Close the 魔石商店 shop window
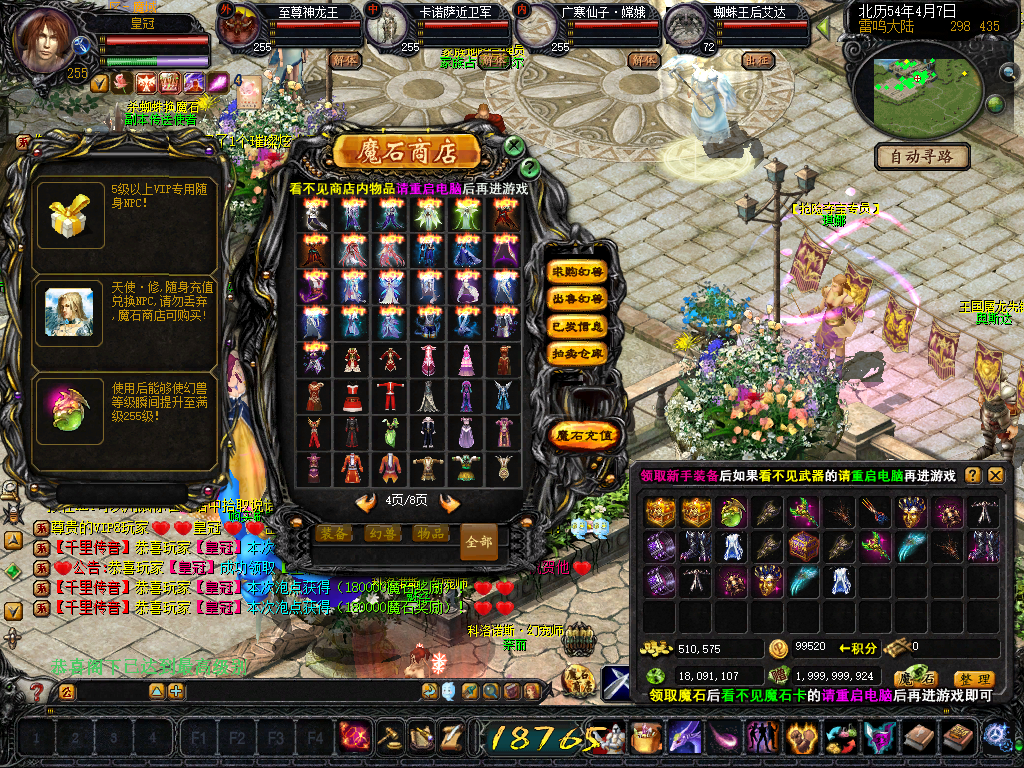This screenshot has height=768, width=1024. pyautogui.click(x=514, y=146)
